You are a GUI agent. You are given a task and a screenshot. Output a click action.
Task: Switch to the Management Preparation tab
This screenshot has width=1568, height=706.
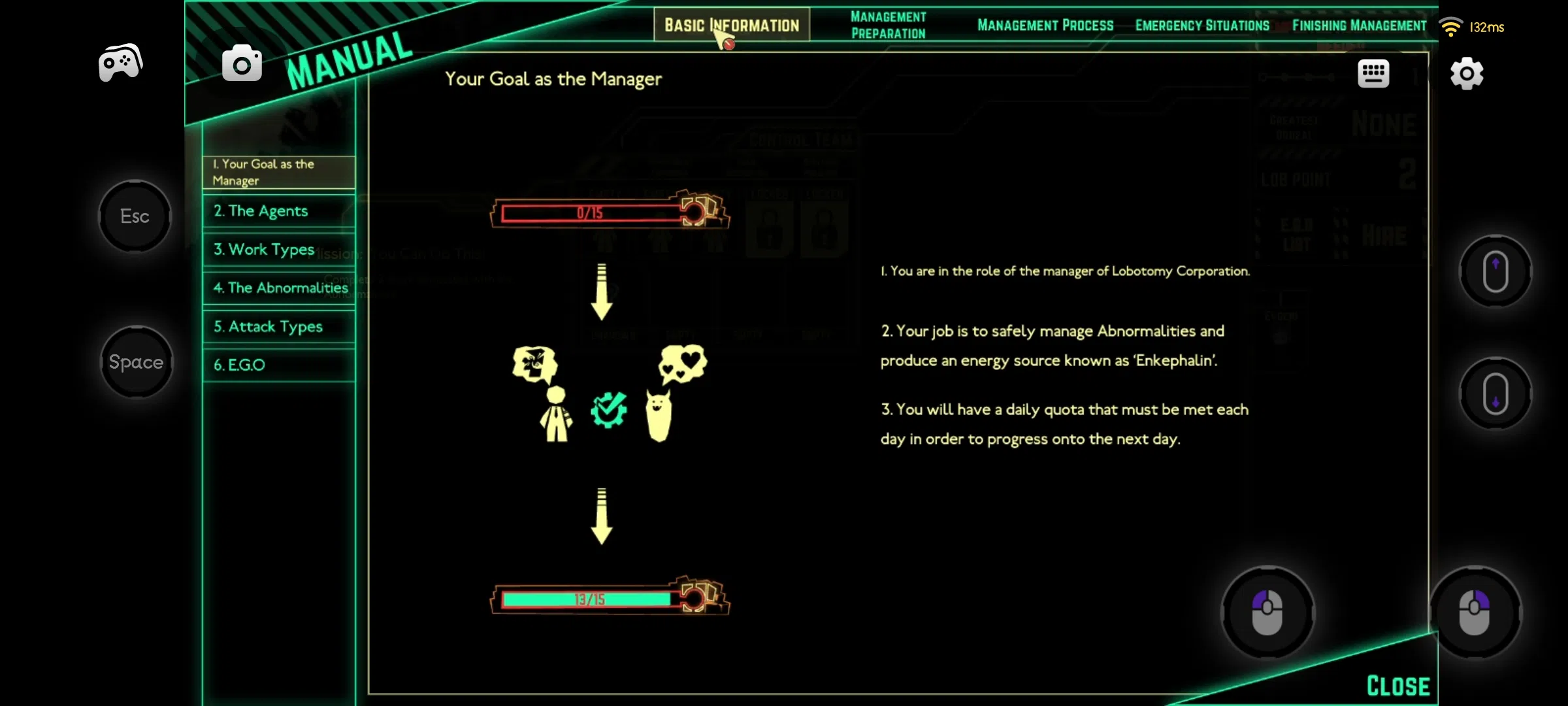point(888,25)
